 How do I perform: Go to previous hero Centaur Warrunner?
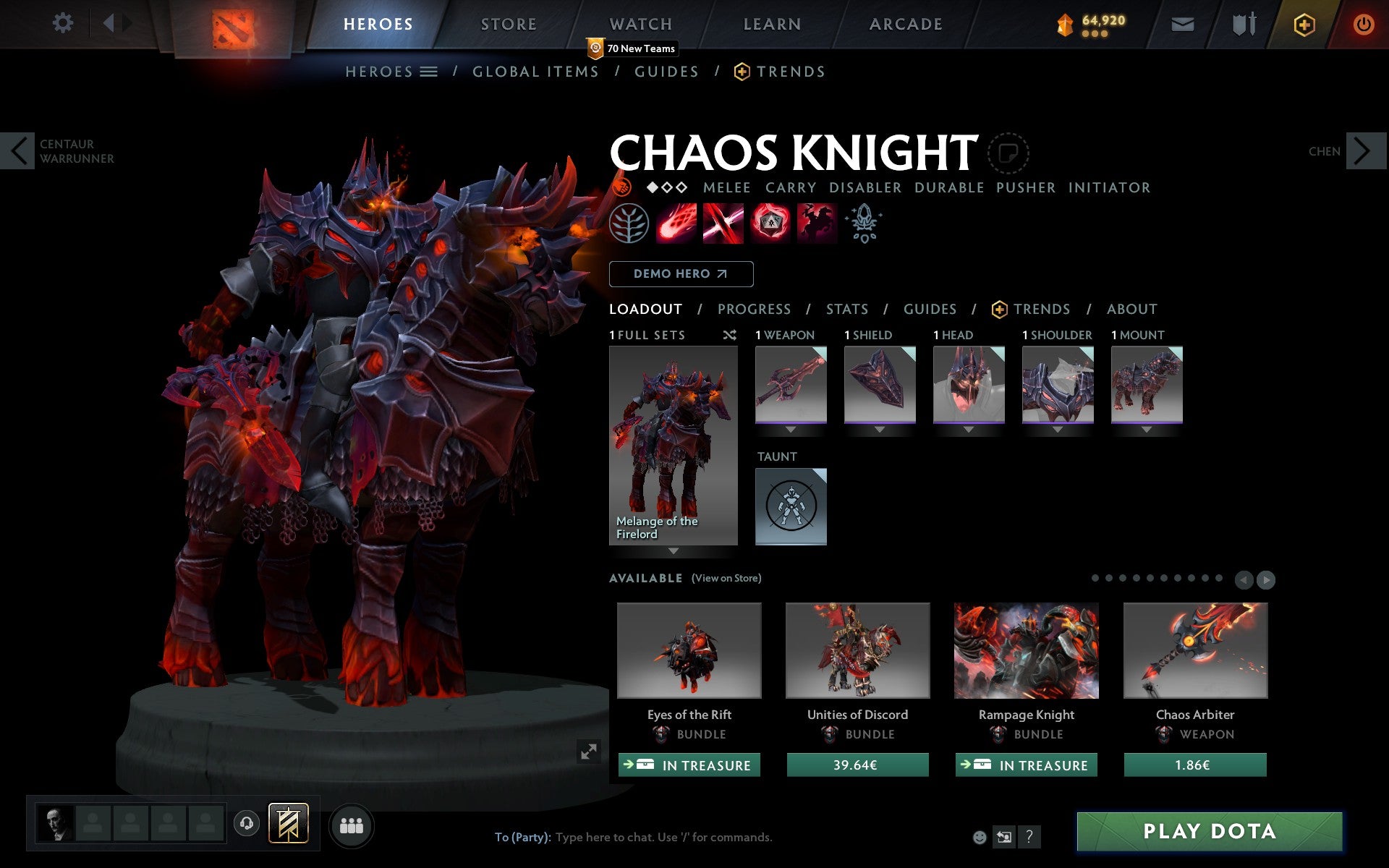(x=18, y=151)
